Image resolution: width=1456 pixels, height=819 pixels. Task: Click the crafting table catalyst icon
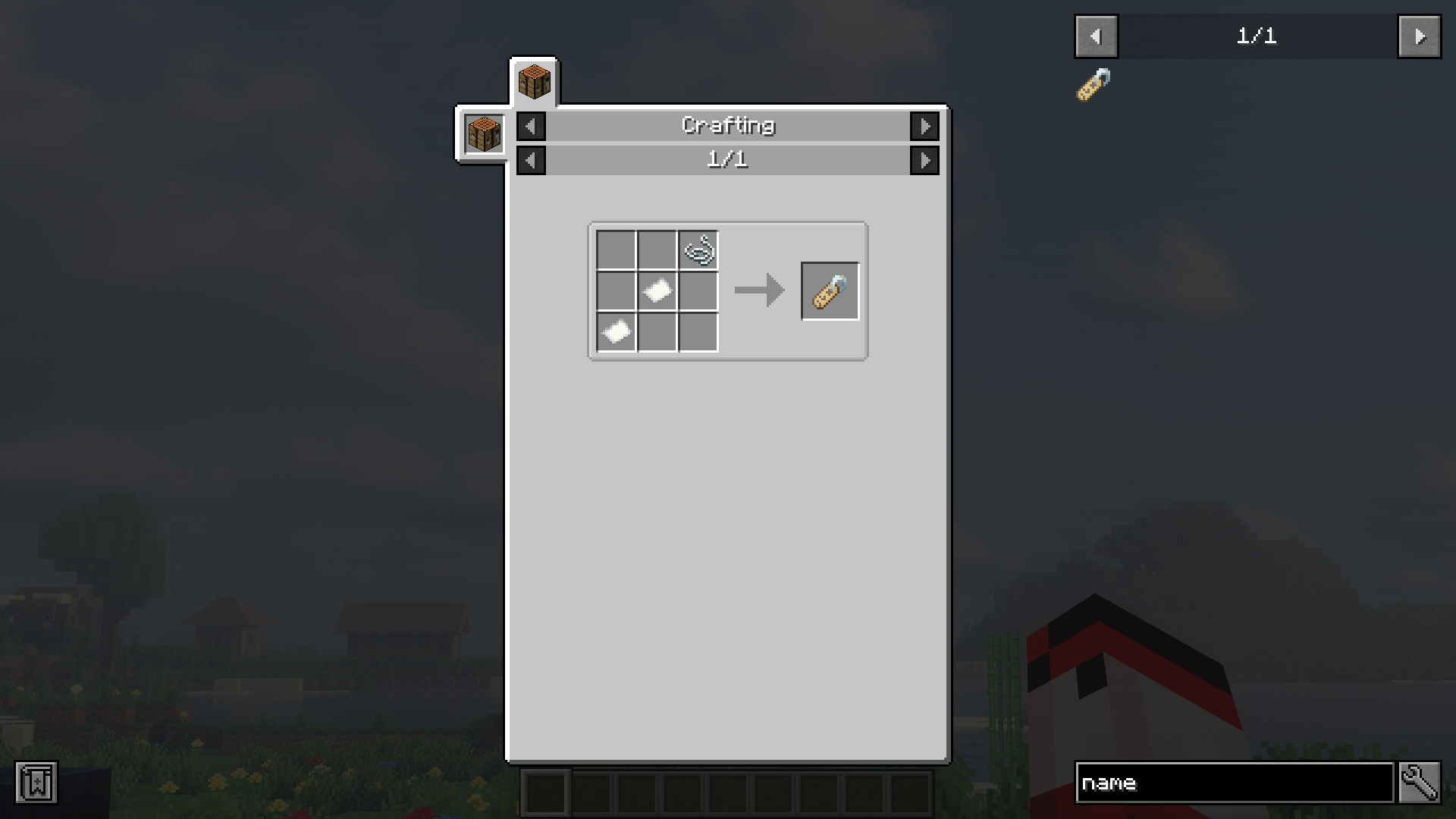point(484,134)
